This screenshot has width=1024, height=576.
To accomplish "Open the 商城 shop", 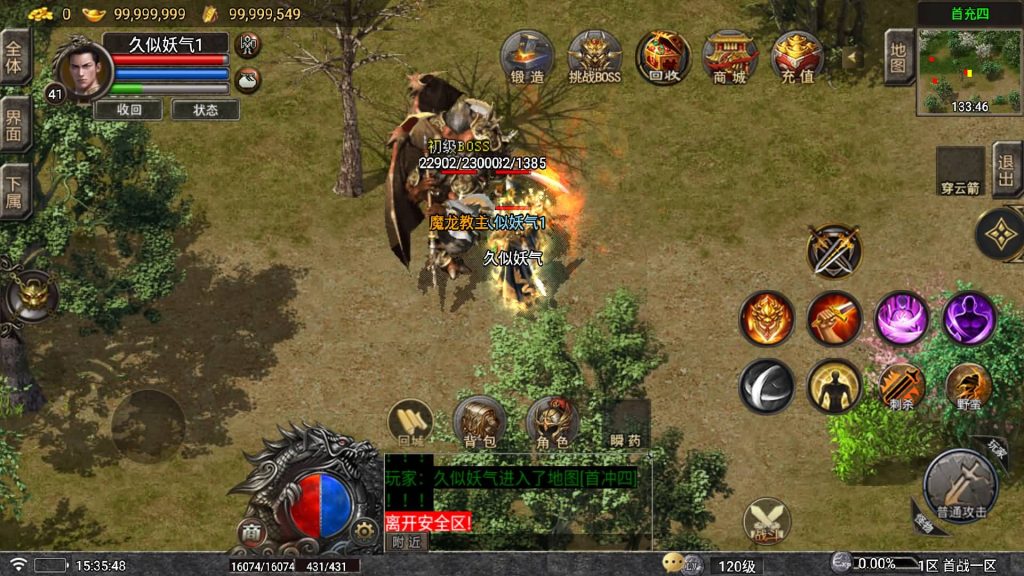I will pyautogui.click(x=730, y=56).
